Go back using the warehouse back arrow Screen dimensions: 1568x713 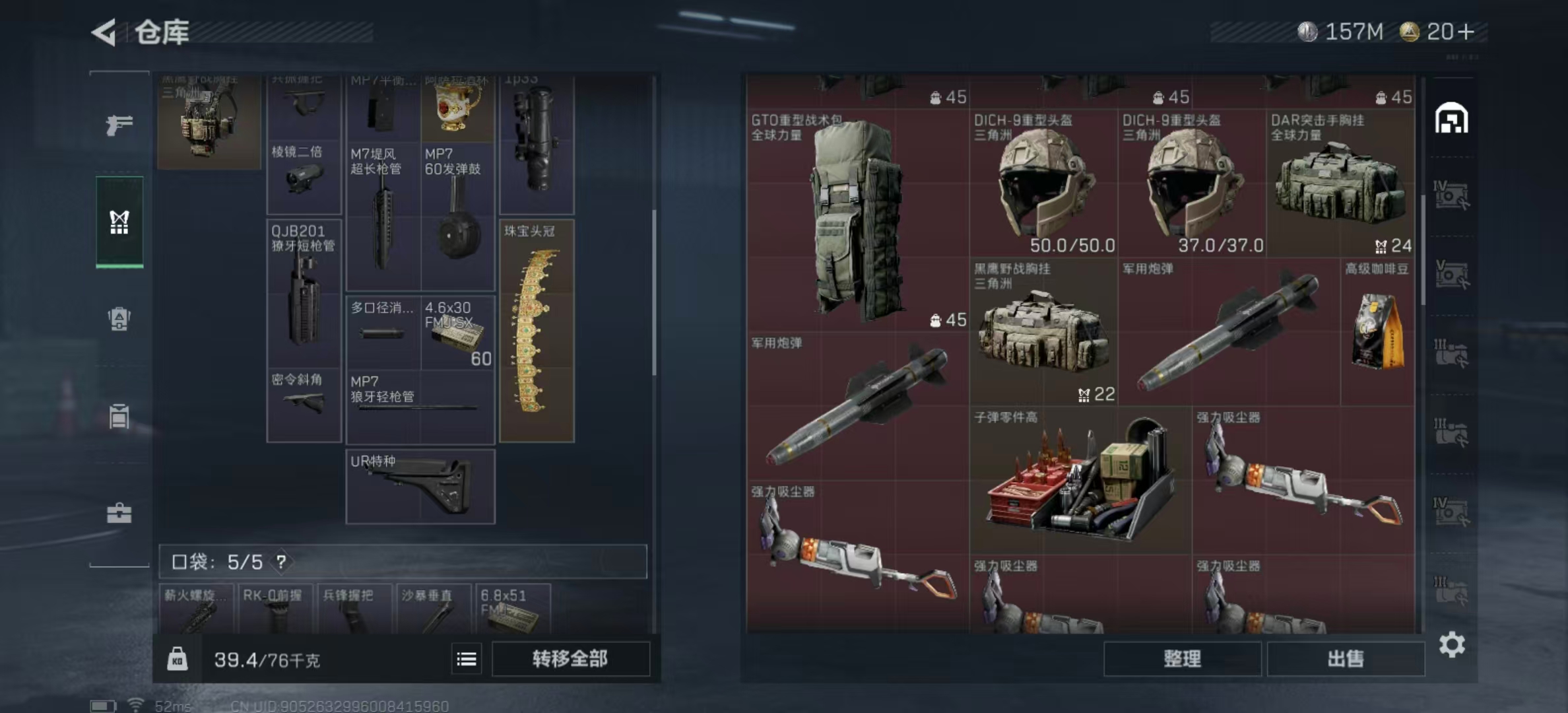[x=104, y=32]
